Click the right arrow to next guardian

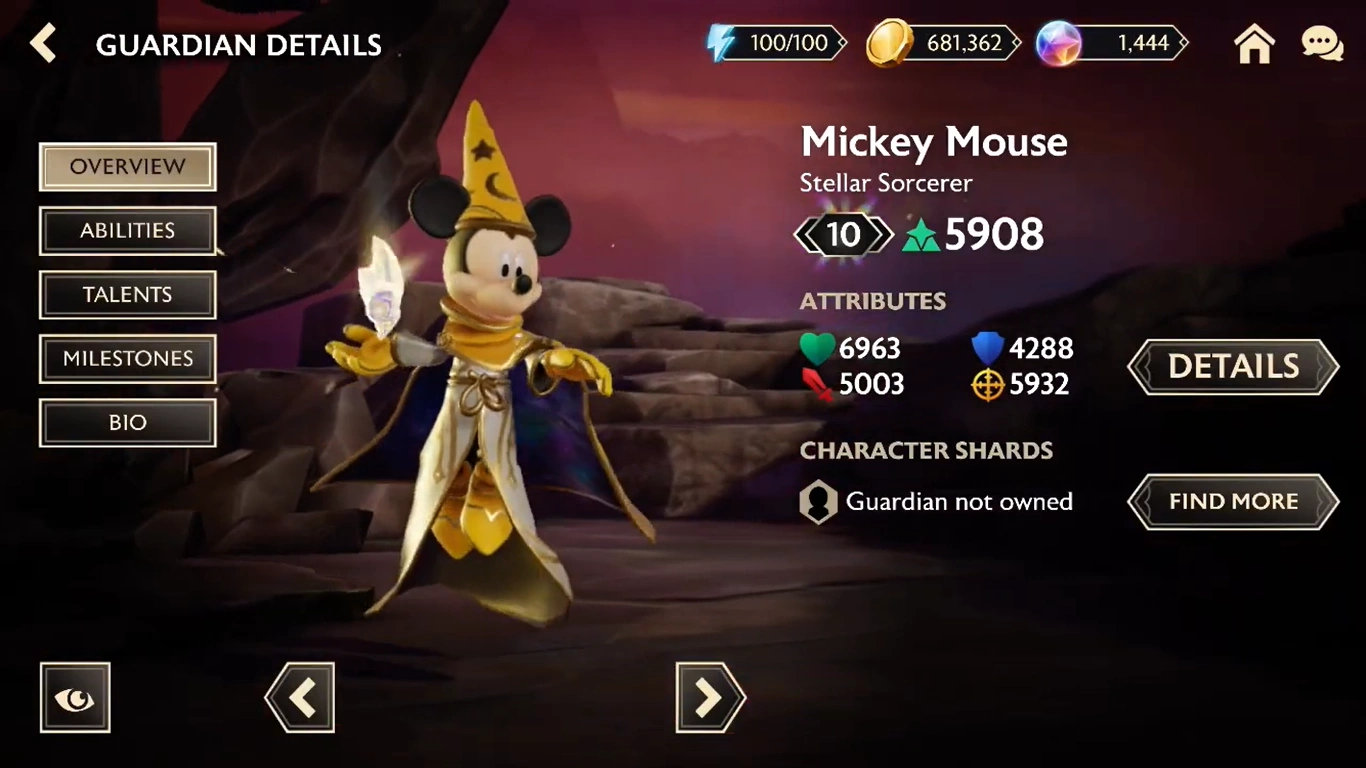pos(710,697)
